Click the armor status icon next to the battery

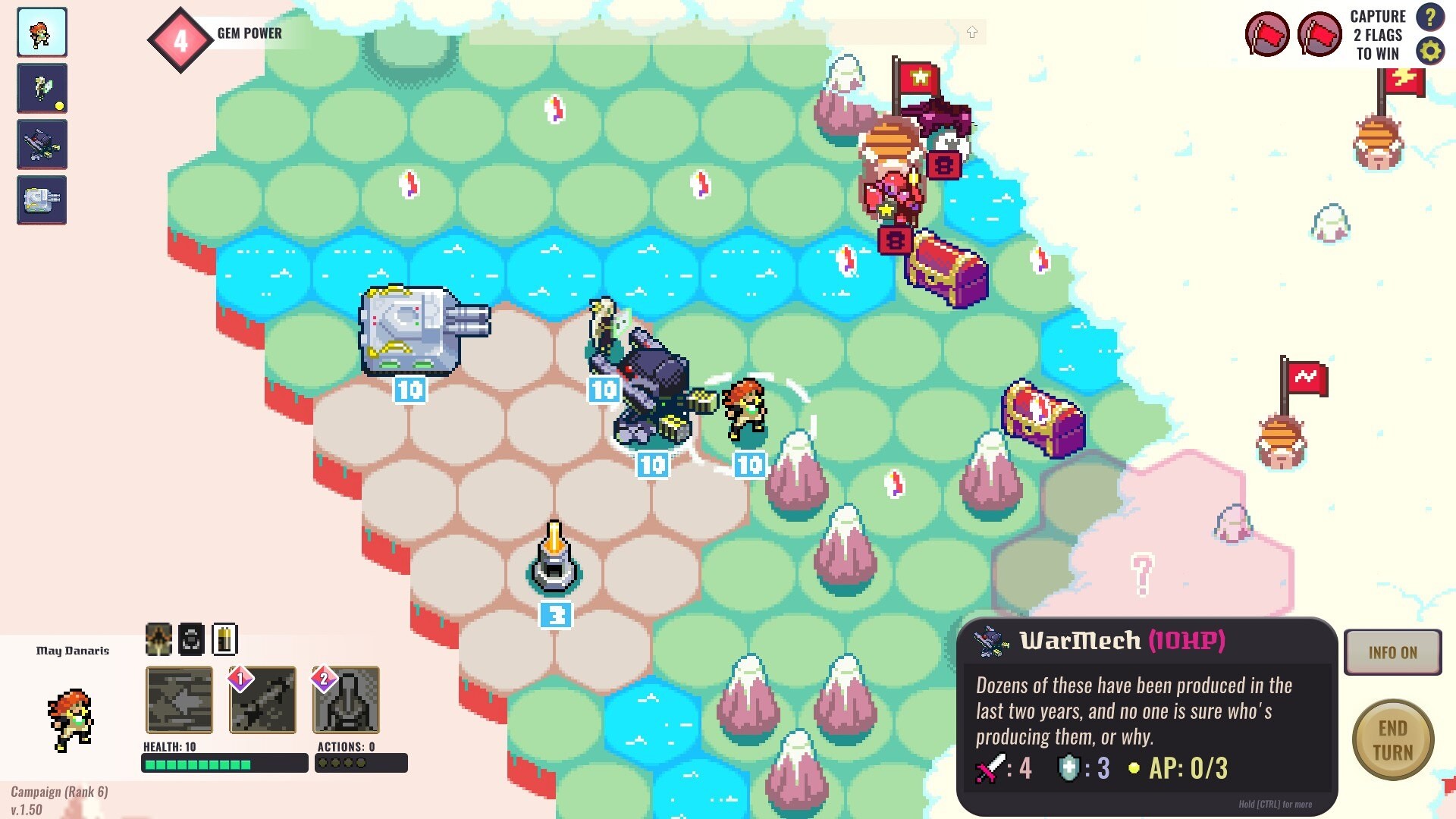pos(190,639)
